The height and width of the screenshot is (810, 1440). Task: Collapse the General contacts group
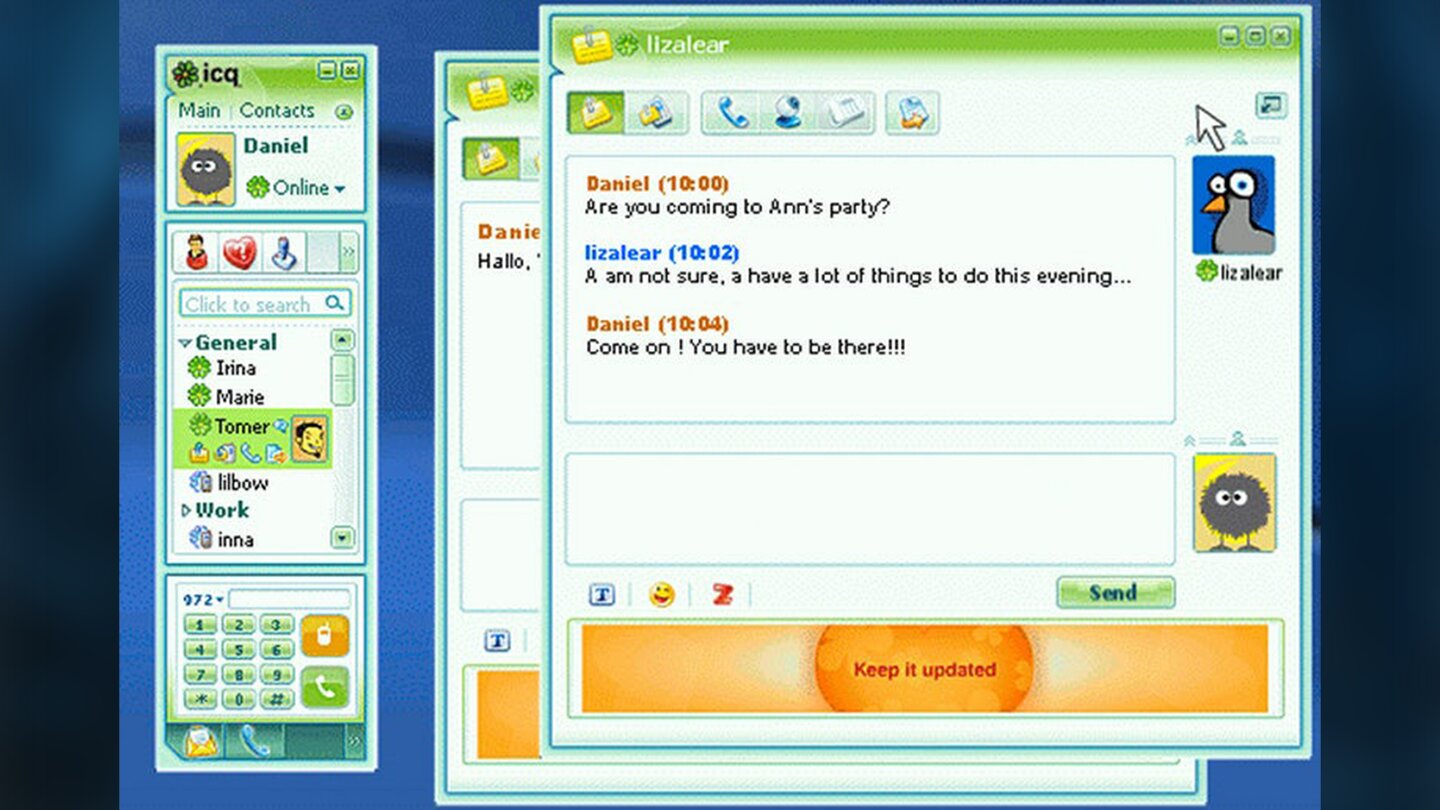coord(186,342)
